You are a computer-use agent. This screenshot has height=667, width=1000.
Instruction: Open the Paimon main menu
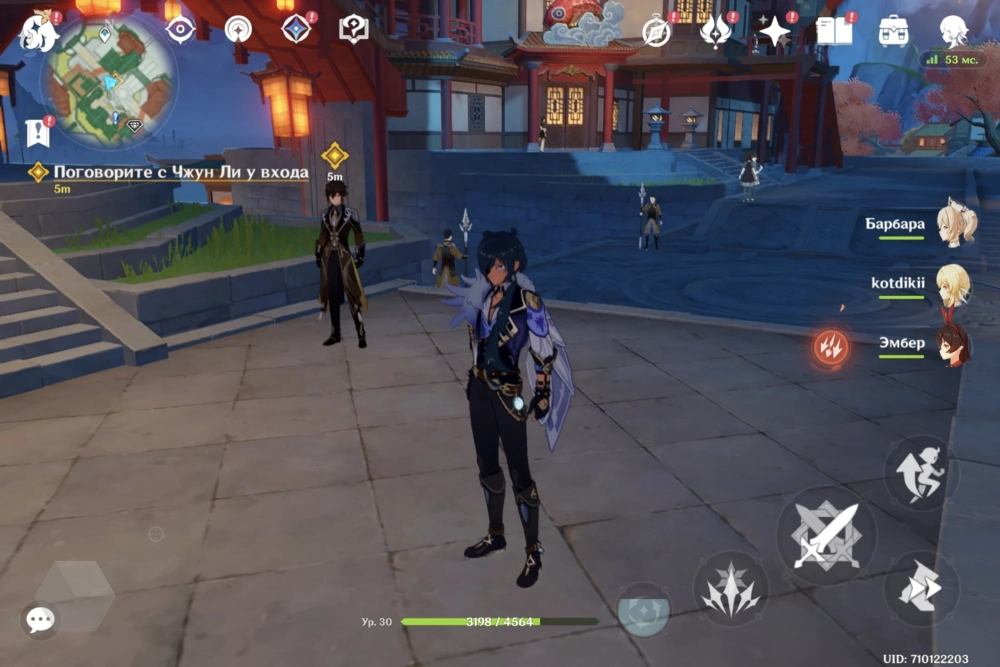pos(38,31)
